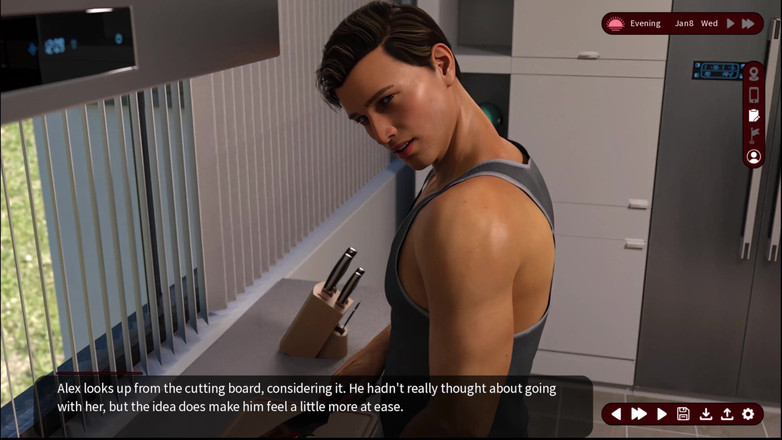
Task: Open settings with the gear icon
Action: point(748,414)
